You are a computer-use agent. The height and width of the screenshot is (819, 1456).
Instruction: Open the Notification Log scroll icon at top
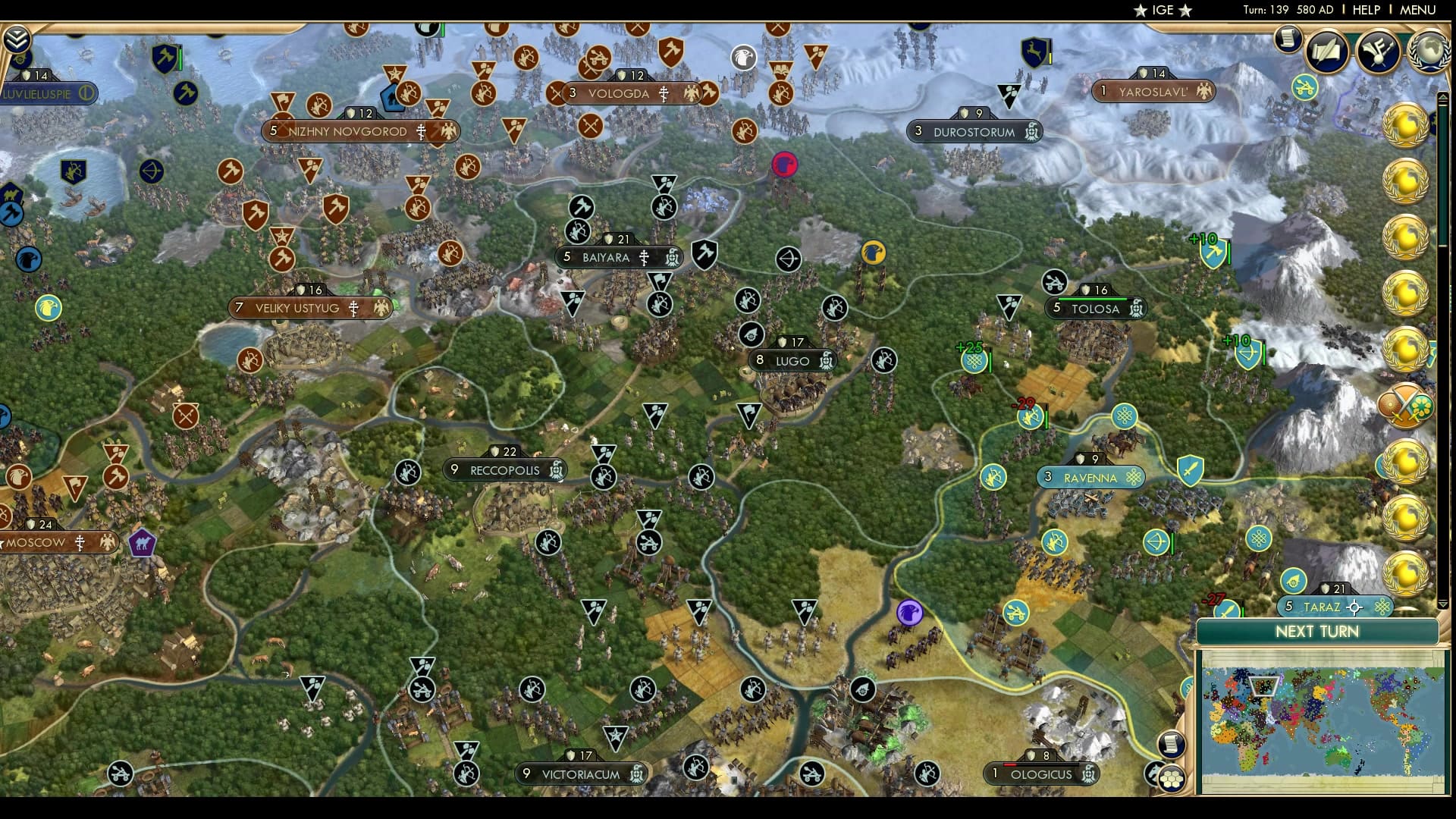pos(1287,38)
